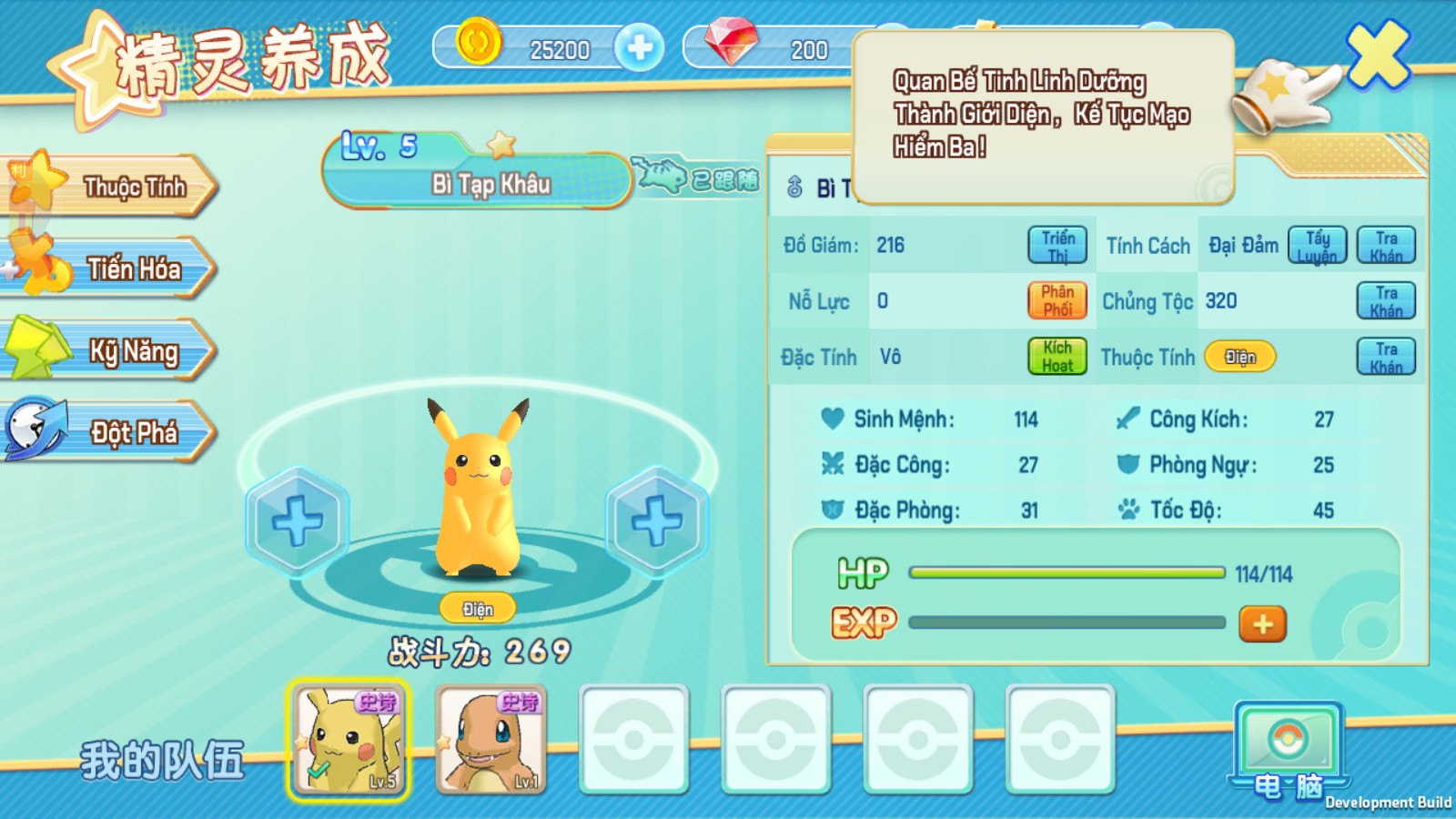Select the Charmander team slot
The height and width of the screenshot is (819, 1456).
point(491,740)
